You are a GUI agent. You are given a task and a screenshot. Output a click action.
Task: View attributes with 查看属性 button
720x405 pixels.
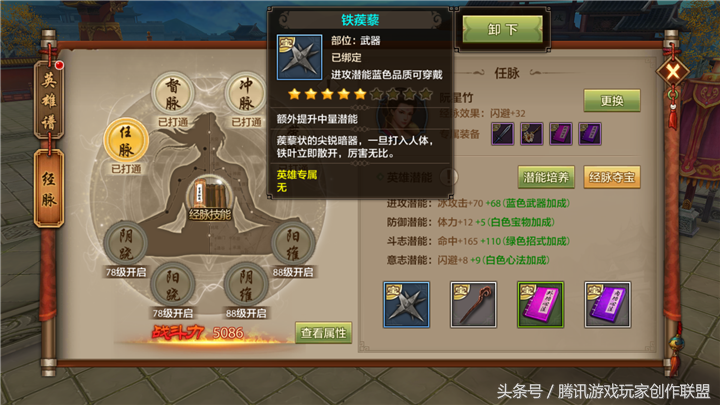coord(323,333)
